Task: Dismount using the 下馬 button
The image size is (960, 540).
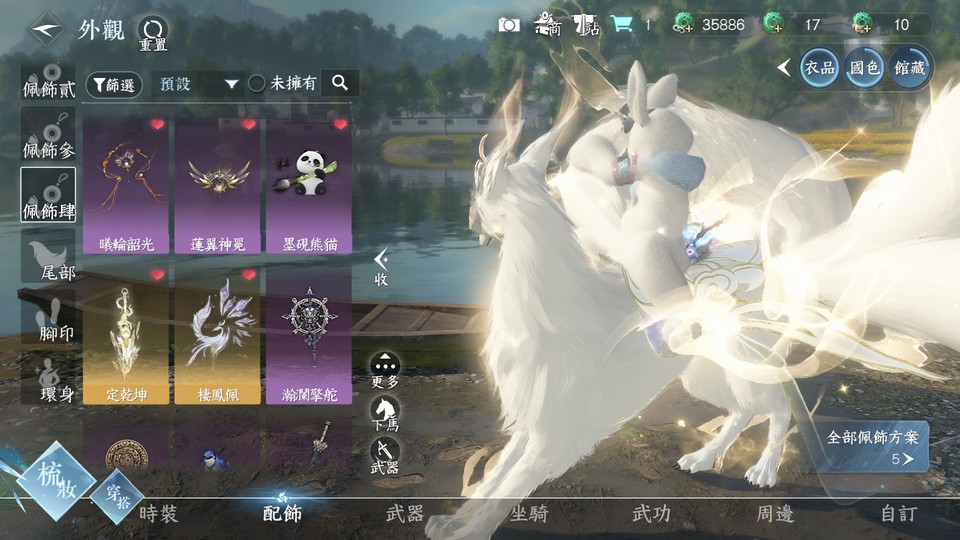Action: point(385,412)
